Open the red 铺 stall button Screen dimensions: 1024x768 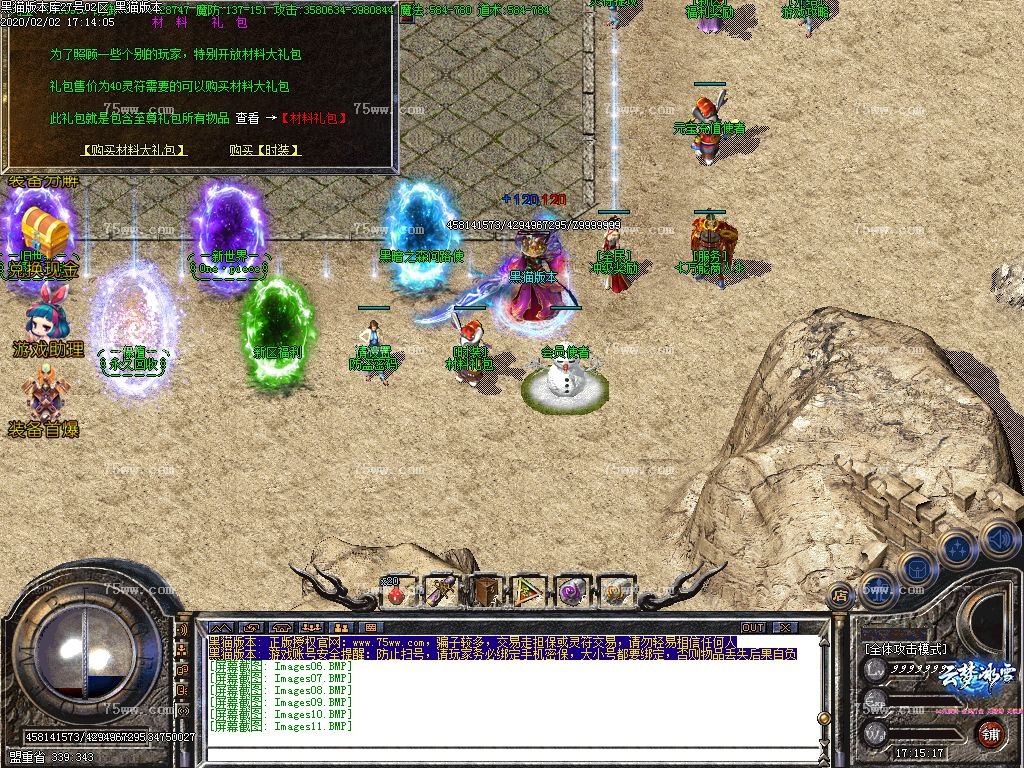click(990, 731)
